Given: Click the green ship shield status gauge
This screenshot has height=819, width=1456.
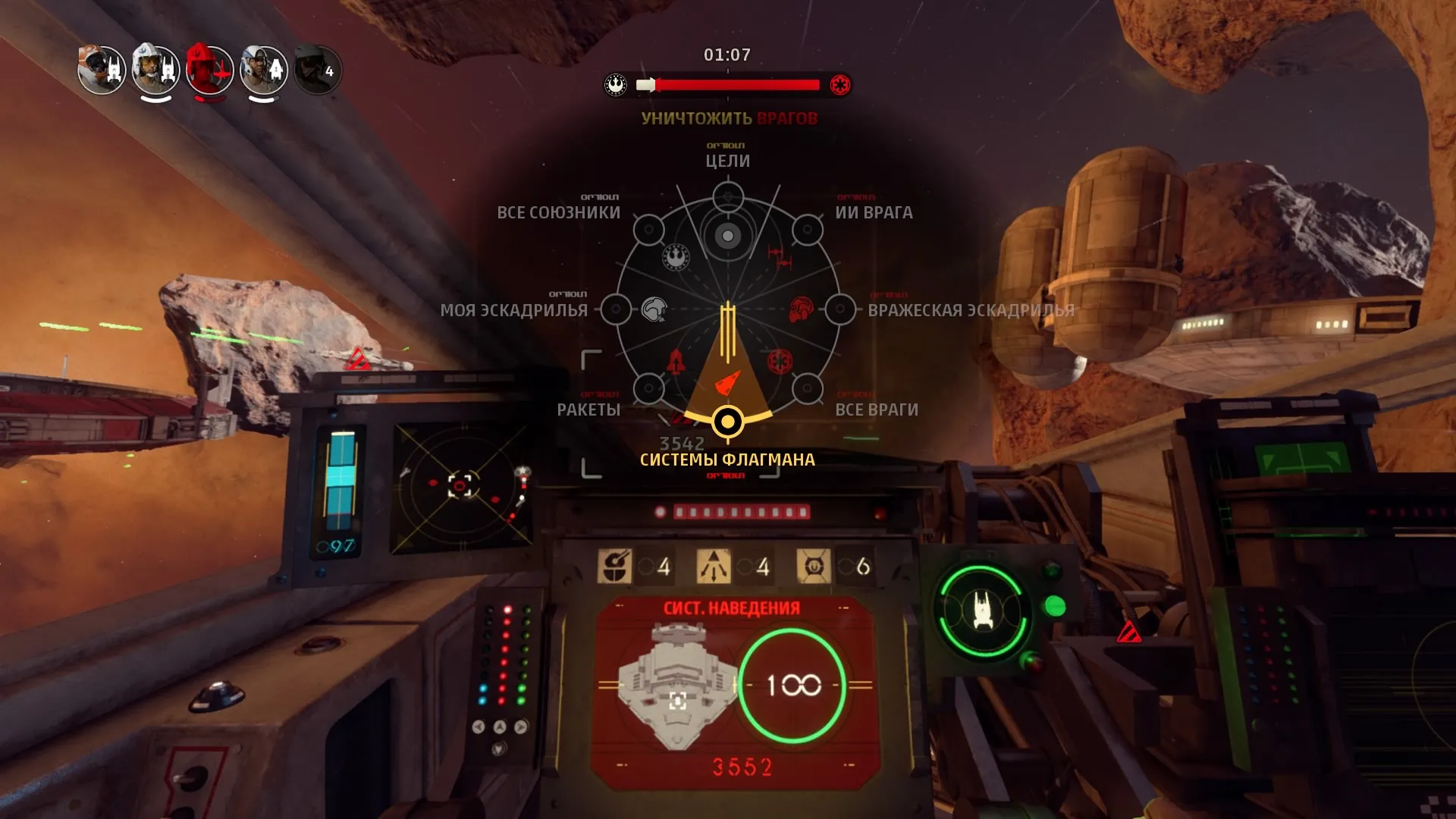Looking at the screenshot, I should point(982,610).
